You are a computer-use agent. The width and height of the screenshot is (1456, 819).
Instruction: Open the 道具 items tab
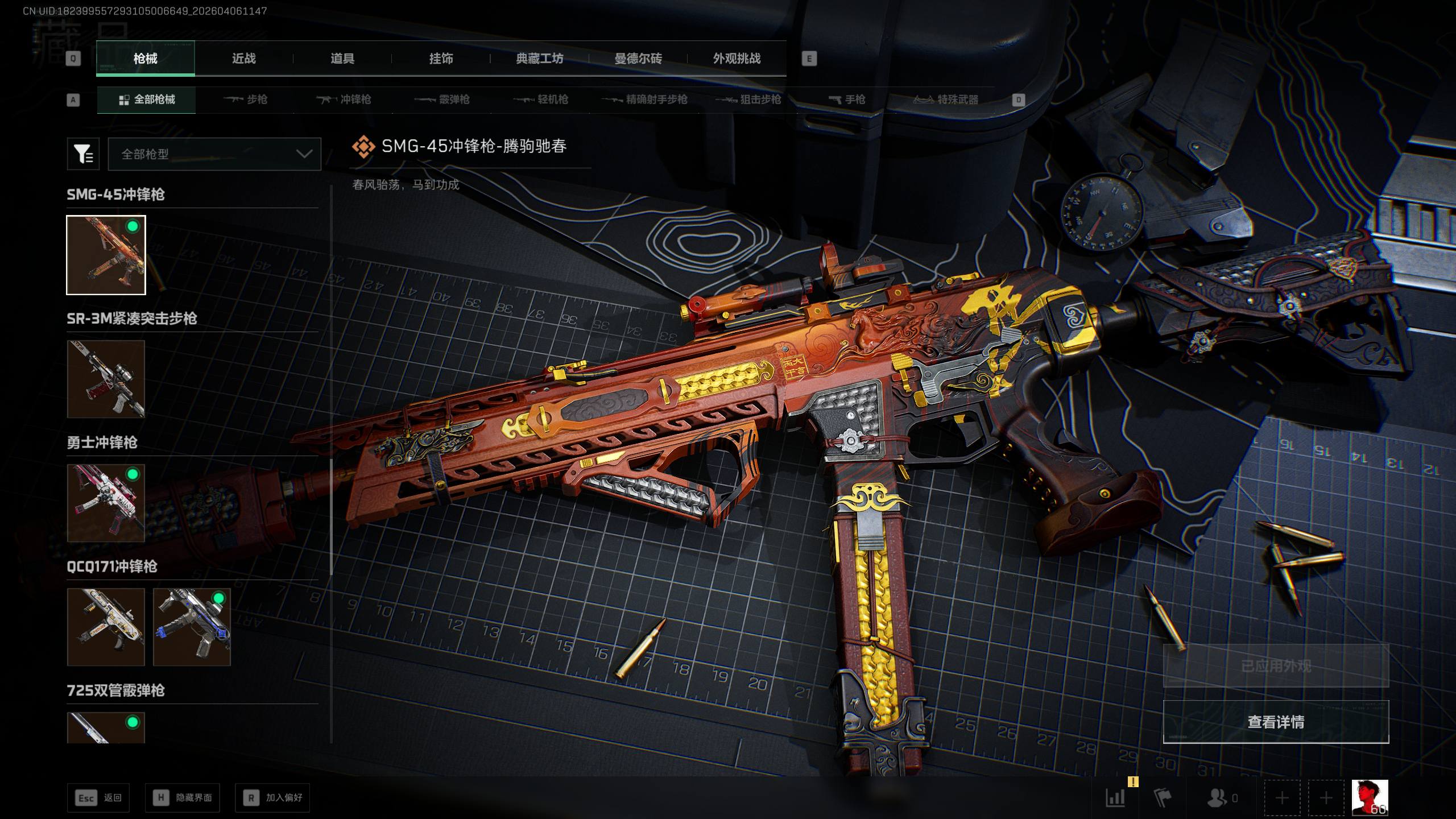click(x=342, y=59)
